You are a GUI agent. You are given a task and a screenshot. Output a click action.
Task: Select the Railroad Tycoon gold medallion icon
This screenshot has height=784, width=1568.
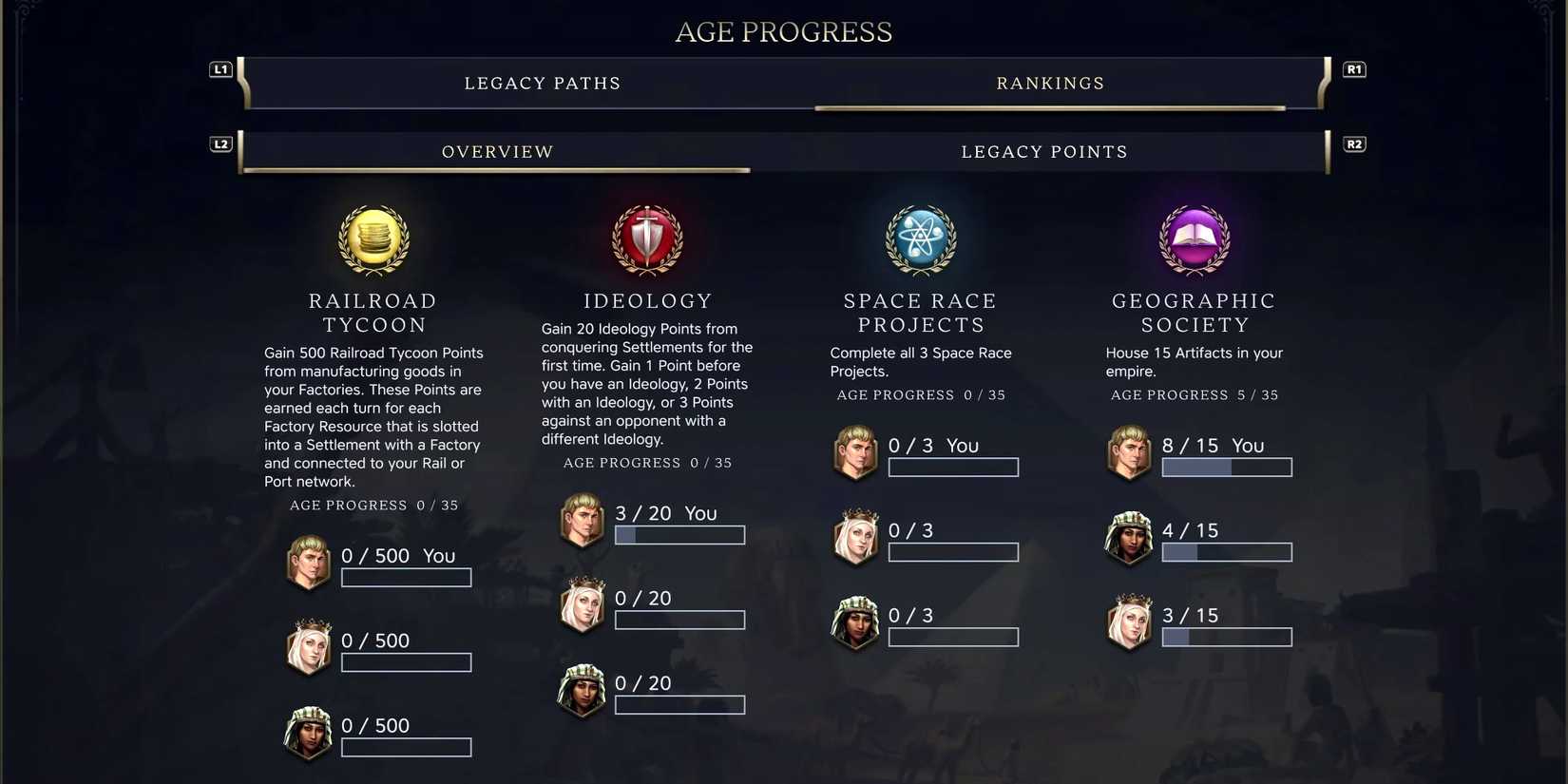(x=373, y=240)
